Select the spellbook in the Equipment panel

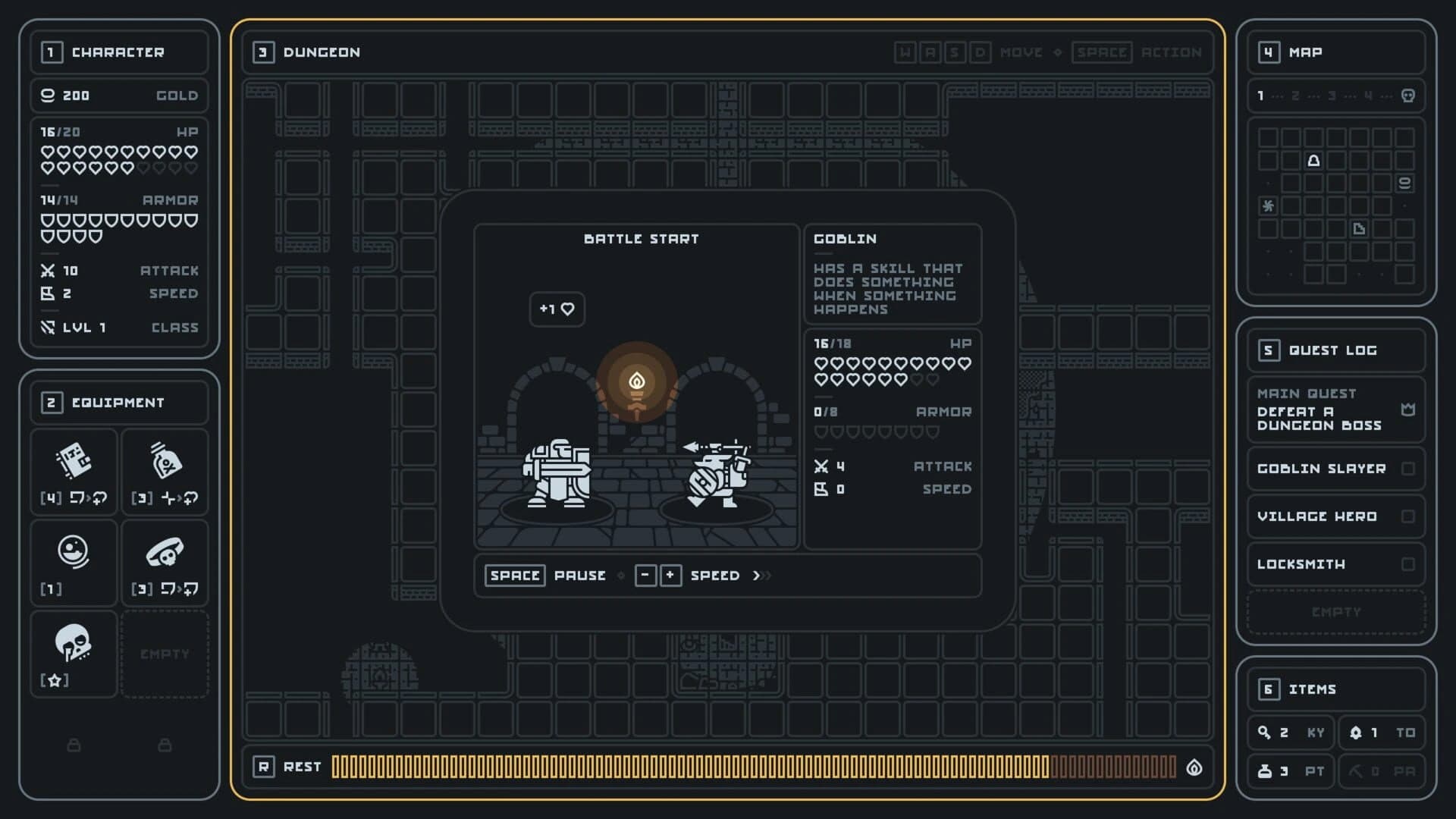[x=74, y=470]
